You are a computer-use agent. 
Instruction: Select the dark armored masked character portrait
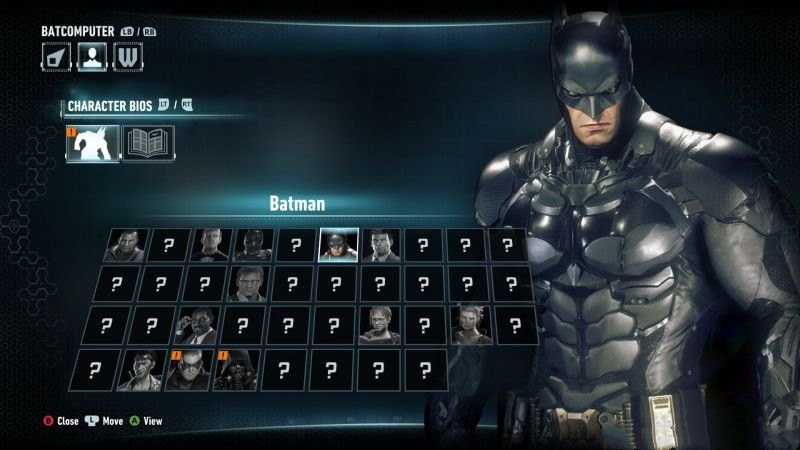point(253,245)
